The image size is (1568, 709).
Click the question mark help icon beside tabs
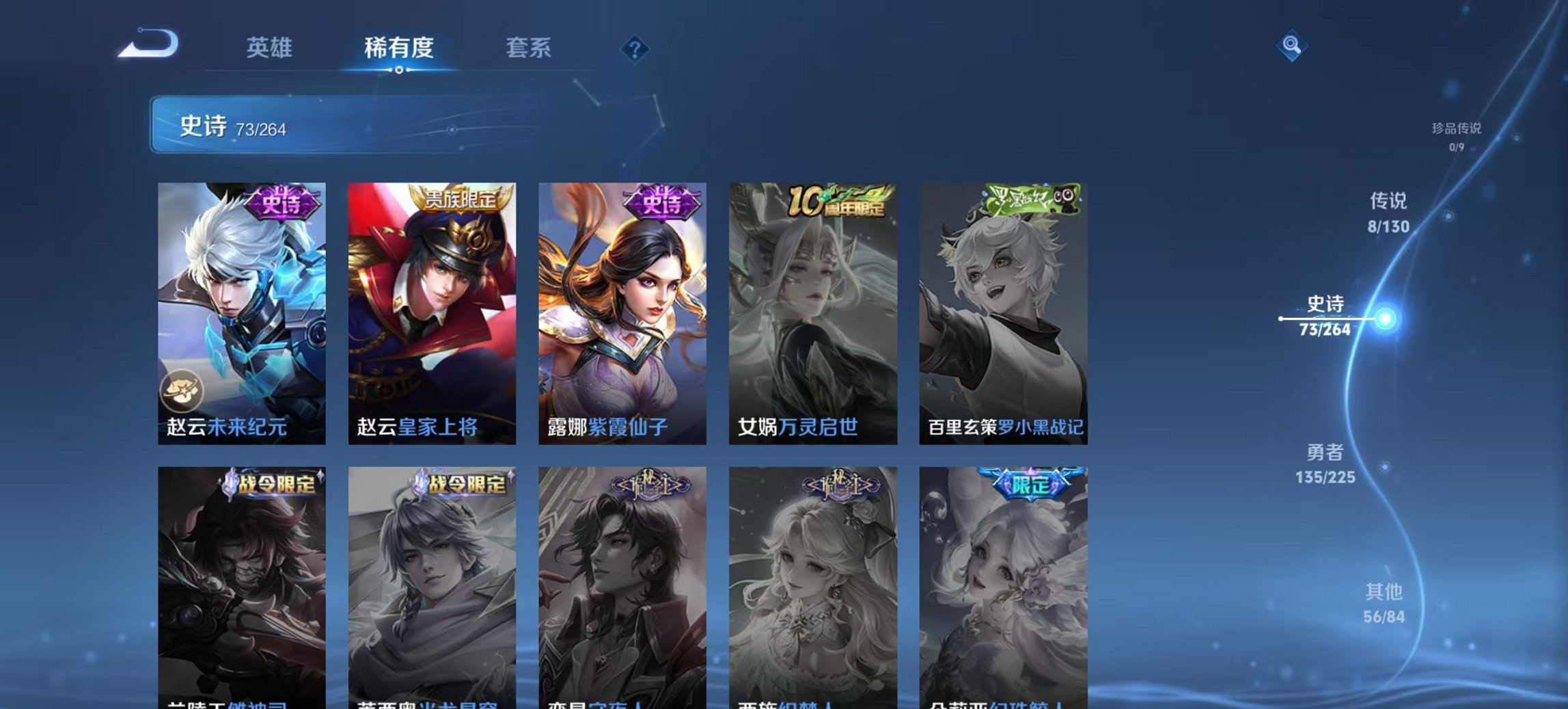click(x=635, y=49)
